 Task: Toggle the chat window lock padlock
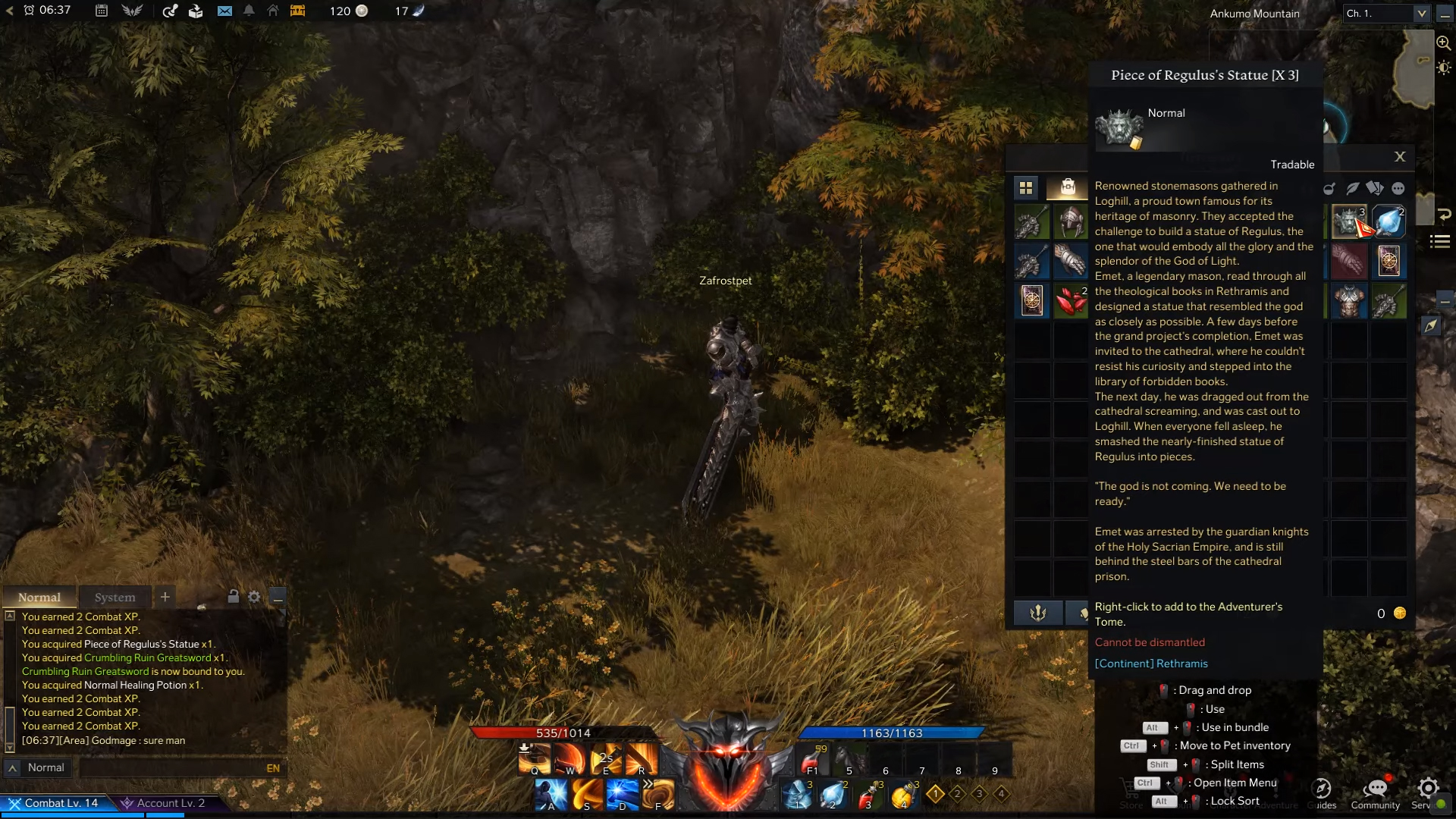click(x=232, y=597)
